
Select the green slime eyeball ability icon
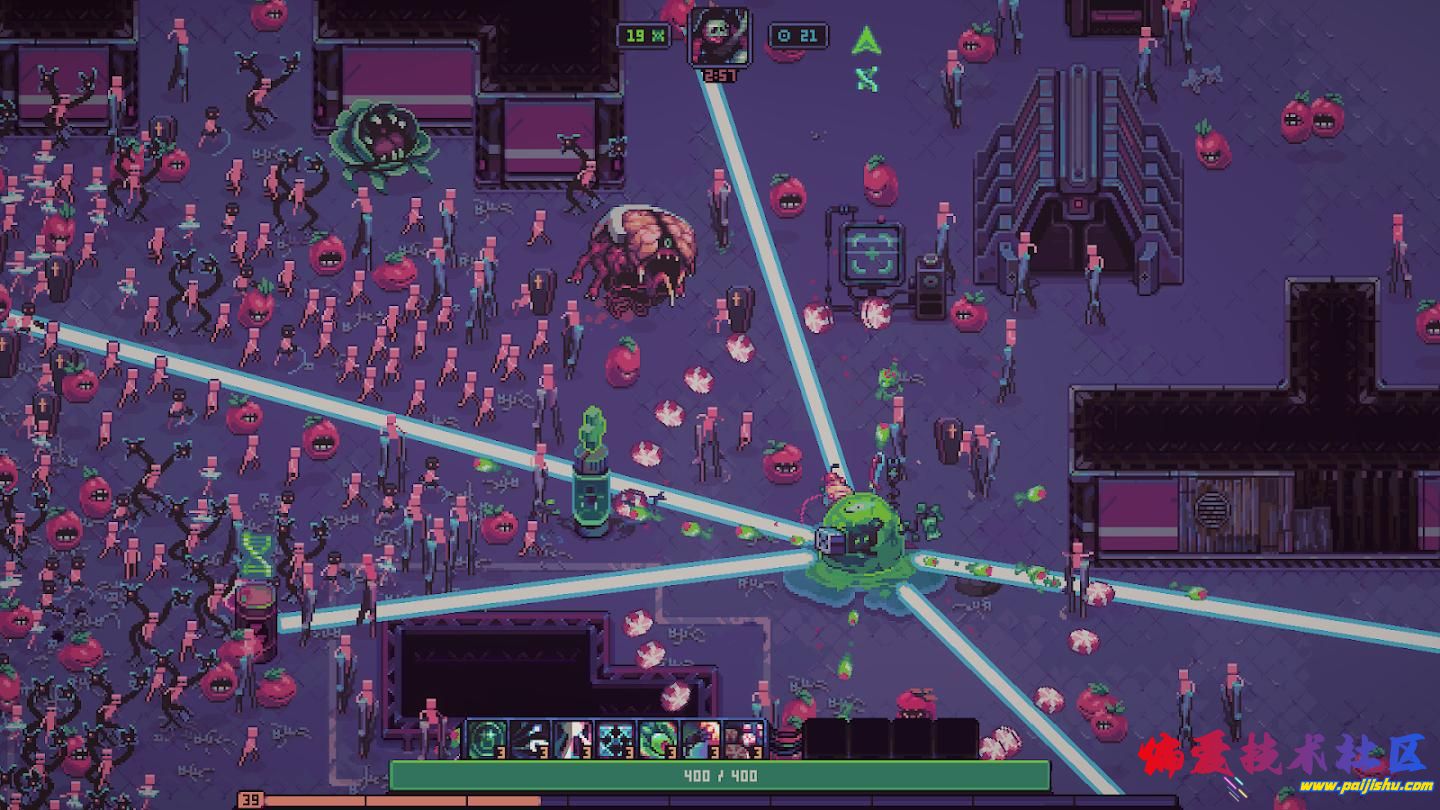coord(659,740)
